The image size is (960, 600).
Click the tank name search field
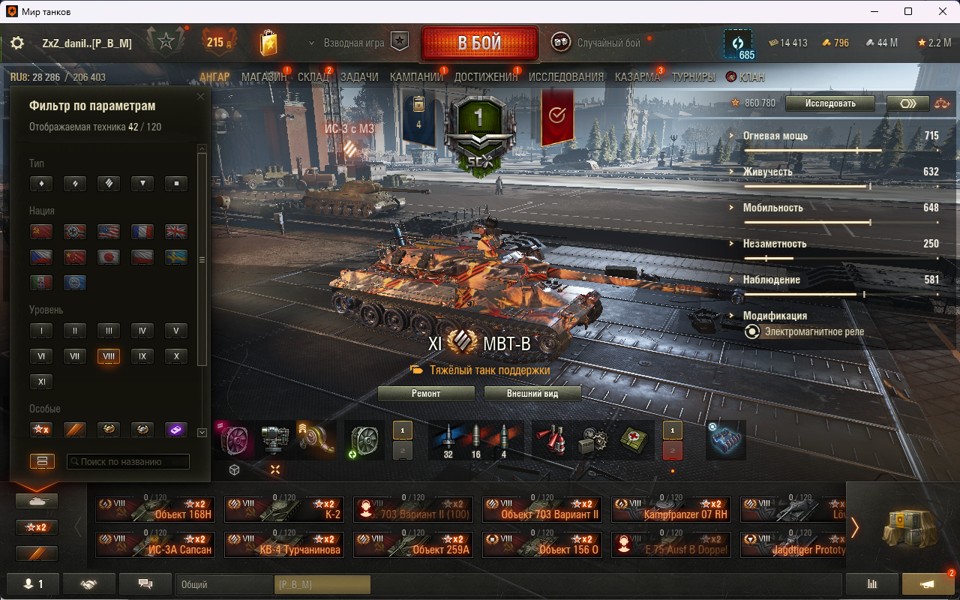[128, 462]
